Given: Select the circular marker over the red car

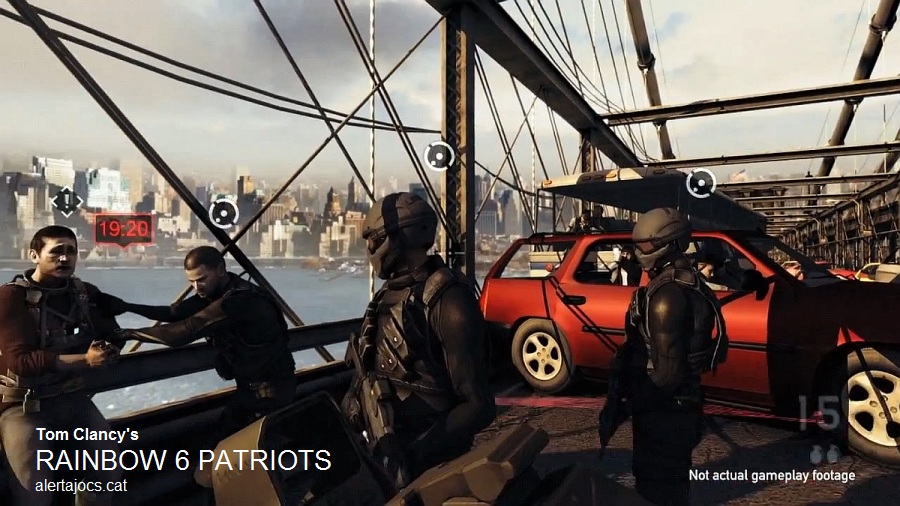Looking at the screenshot, I should pos(701,183).
